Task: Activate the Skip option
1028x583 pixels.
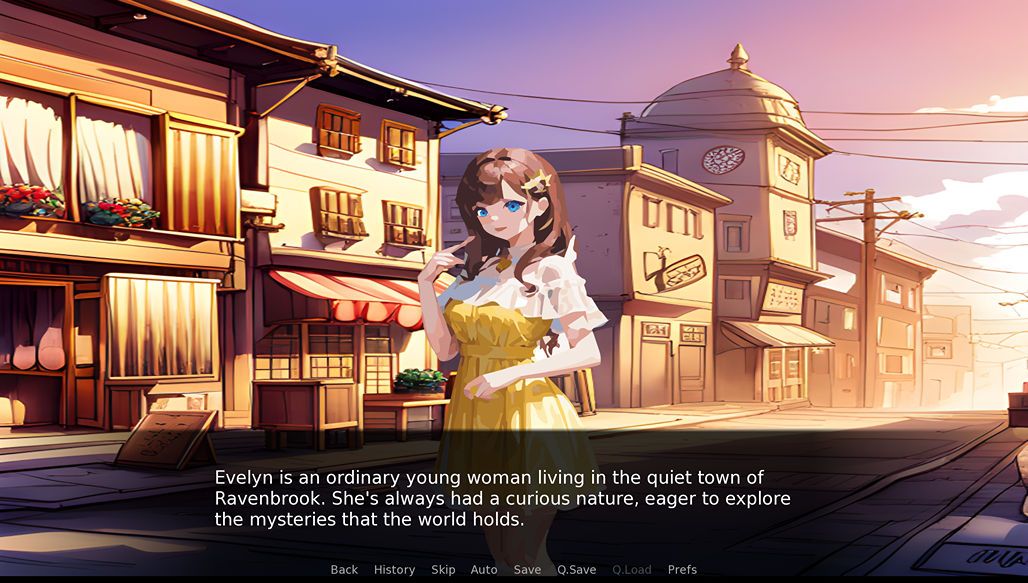Action: click(443, 570)
